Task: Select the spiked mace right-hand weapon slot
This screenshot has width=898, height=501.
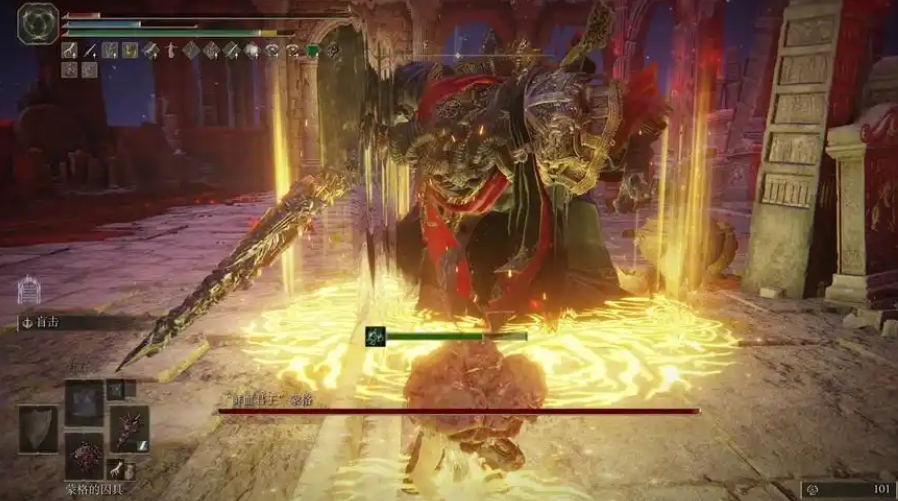Action: point(129,427)
